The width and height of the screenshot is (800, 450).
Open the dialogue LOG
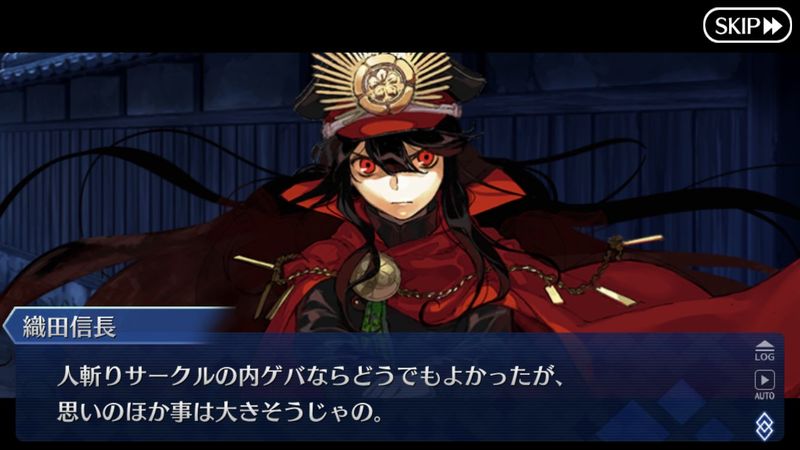764,349
